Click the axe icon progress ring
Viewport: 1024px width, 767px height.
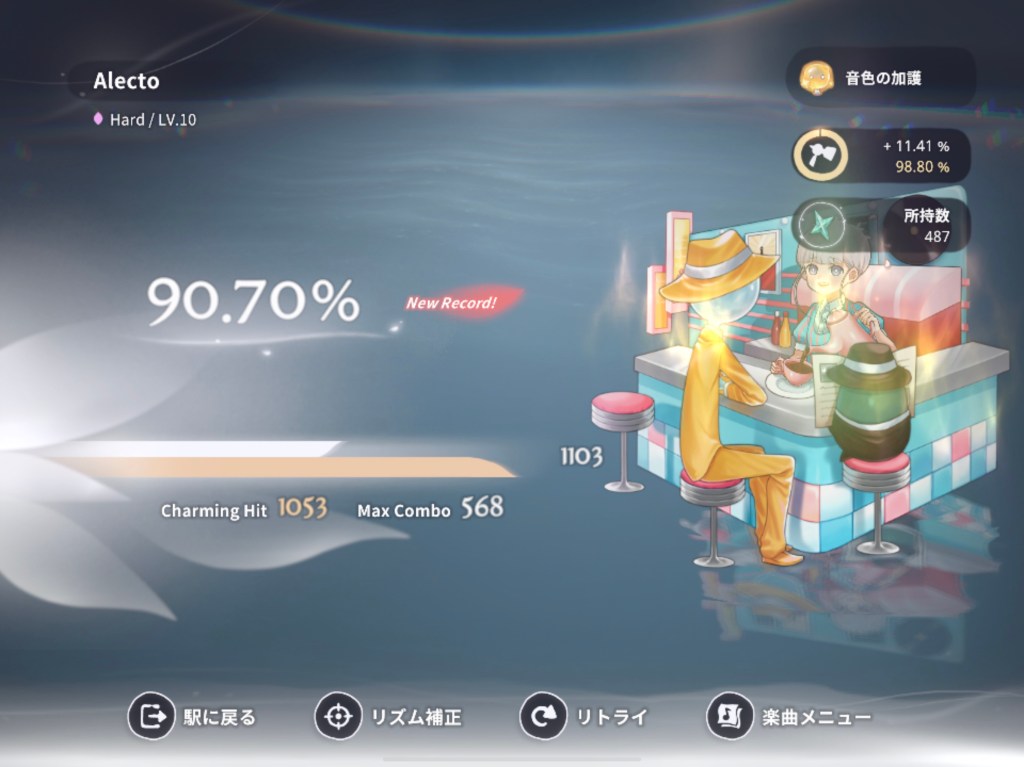[821, 155]
